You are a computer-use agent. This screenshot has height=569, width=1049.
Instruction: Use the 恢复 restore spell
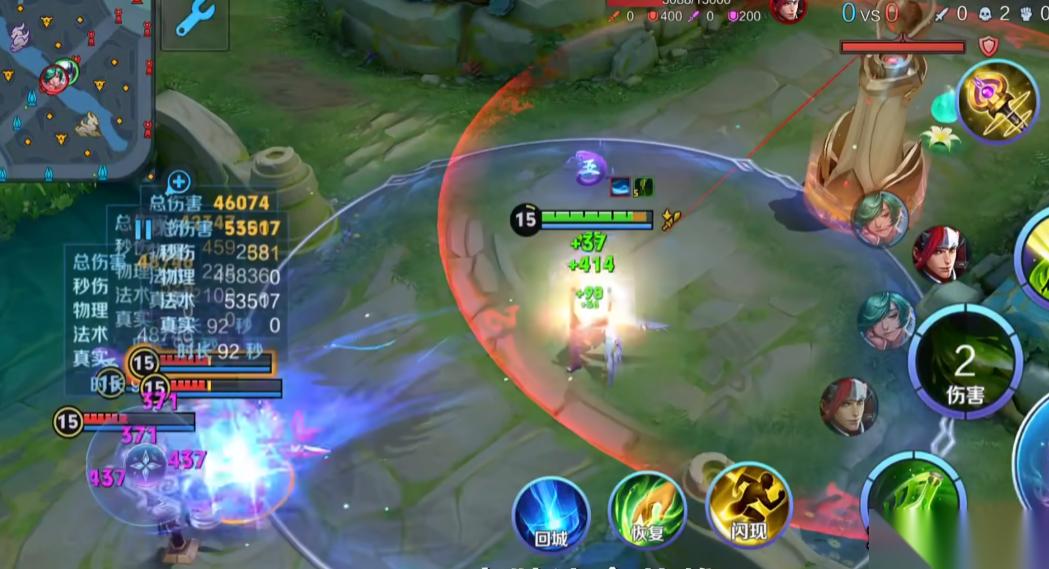coord(647,510)
